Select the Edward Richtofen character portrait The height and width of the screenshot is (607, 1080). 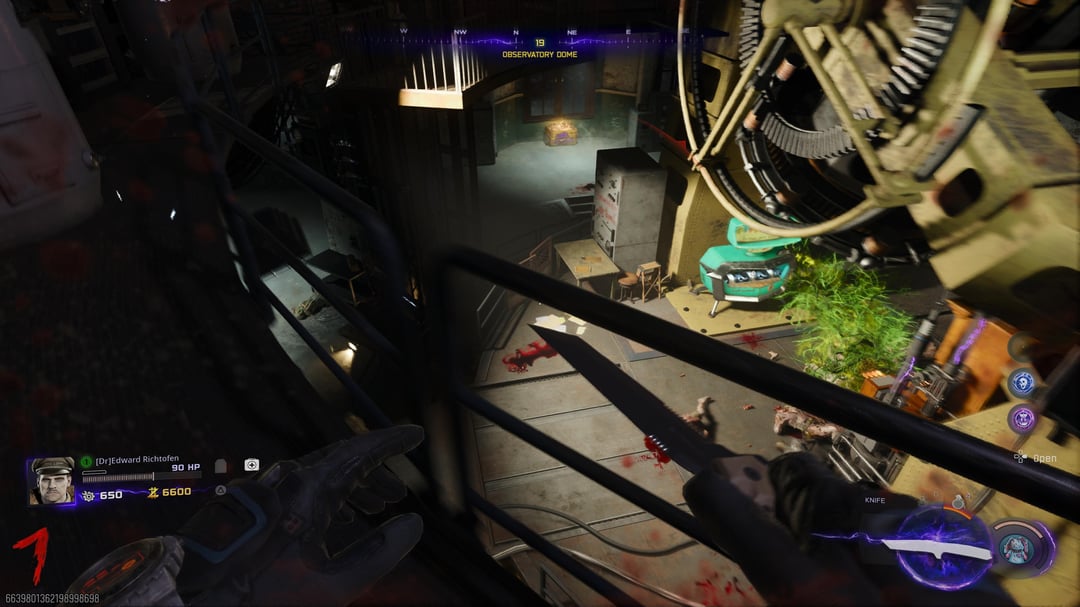coord(52,480)
